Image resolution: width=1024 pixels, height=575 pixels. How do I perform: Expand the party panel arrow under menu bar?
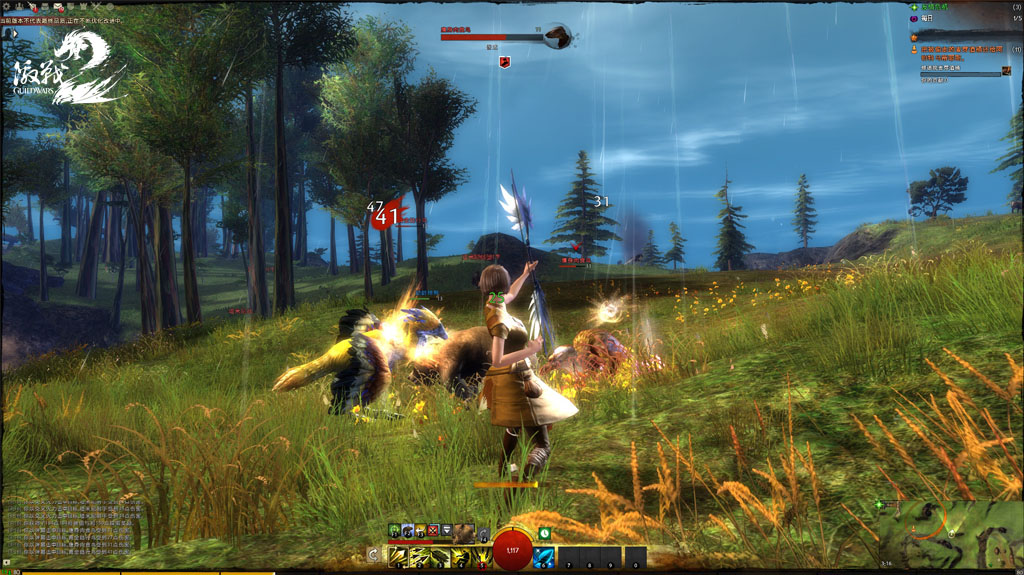17,33
